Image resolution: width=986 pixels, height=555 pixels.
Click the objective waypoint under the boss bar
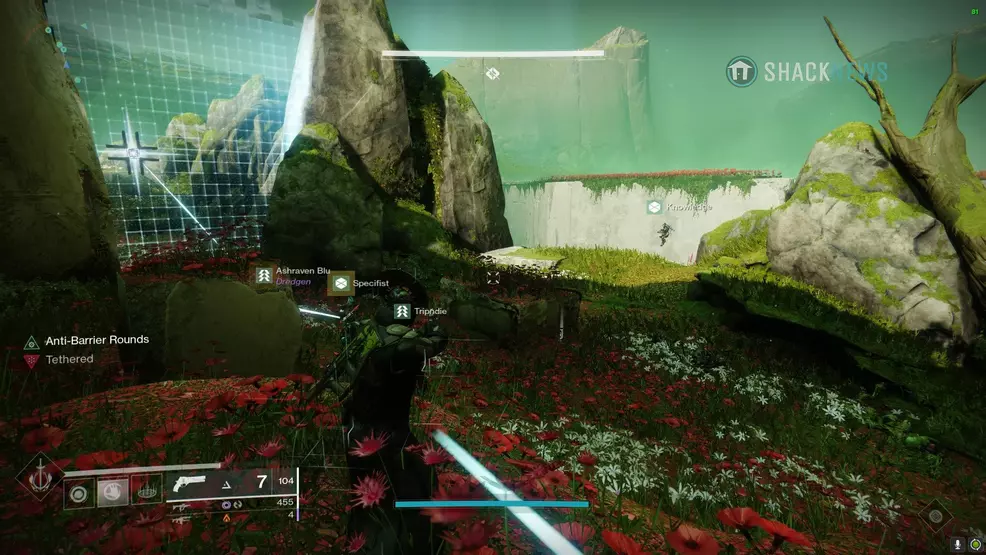[492, 73]
